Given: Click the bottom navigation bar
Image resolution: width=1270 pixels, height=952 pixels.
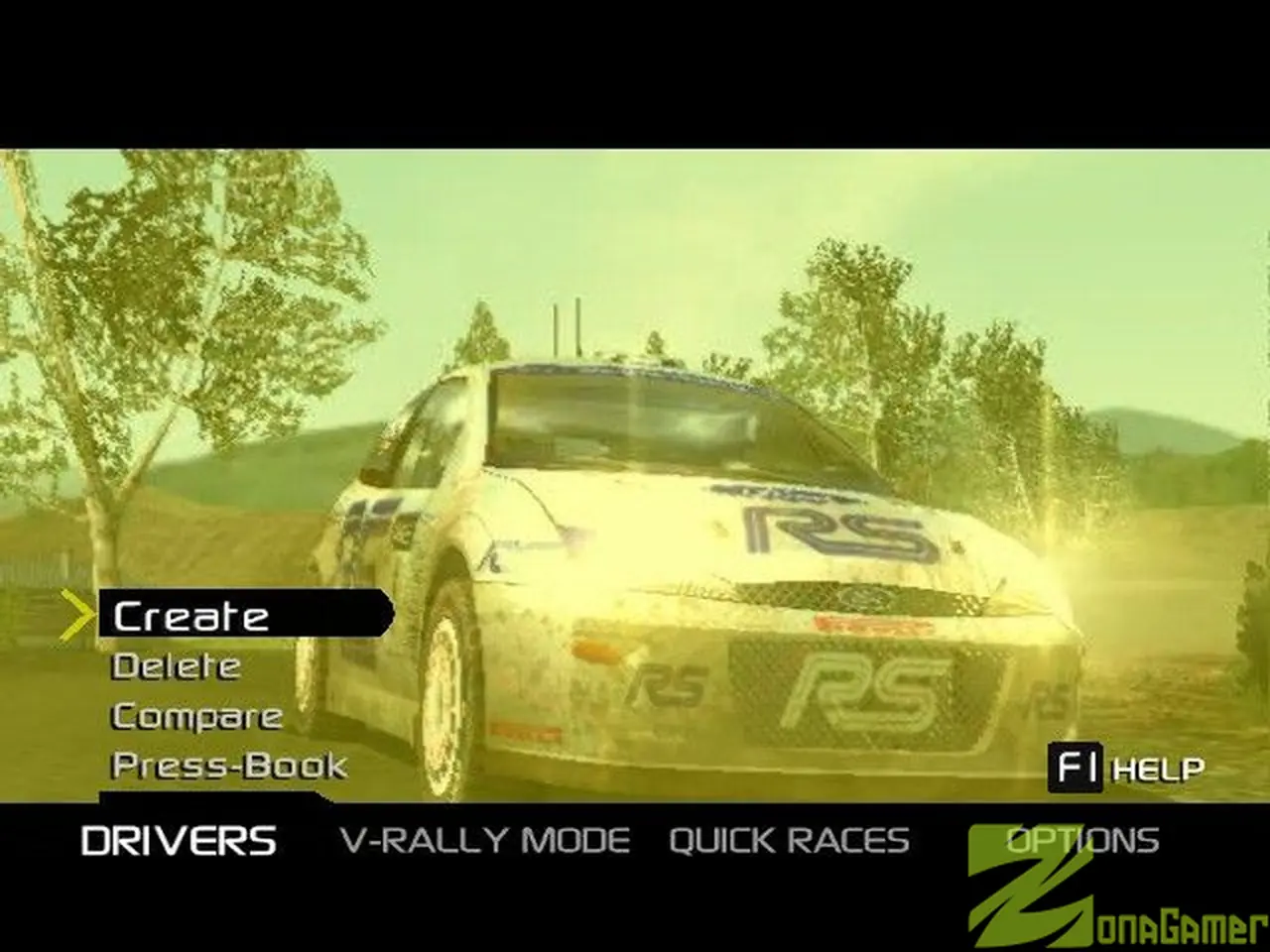Looking at the screenshot, I should coord(635,839).
